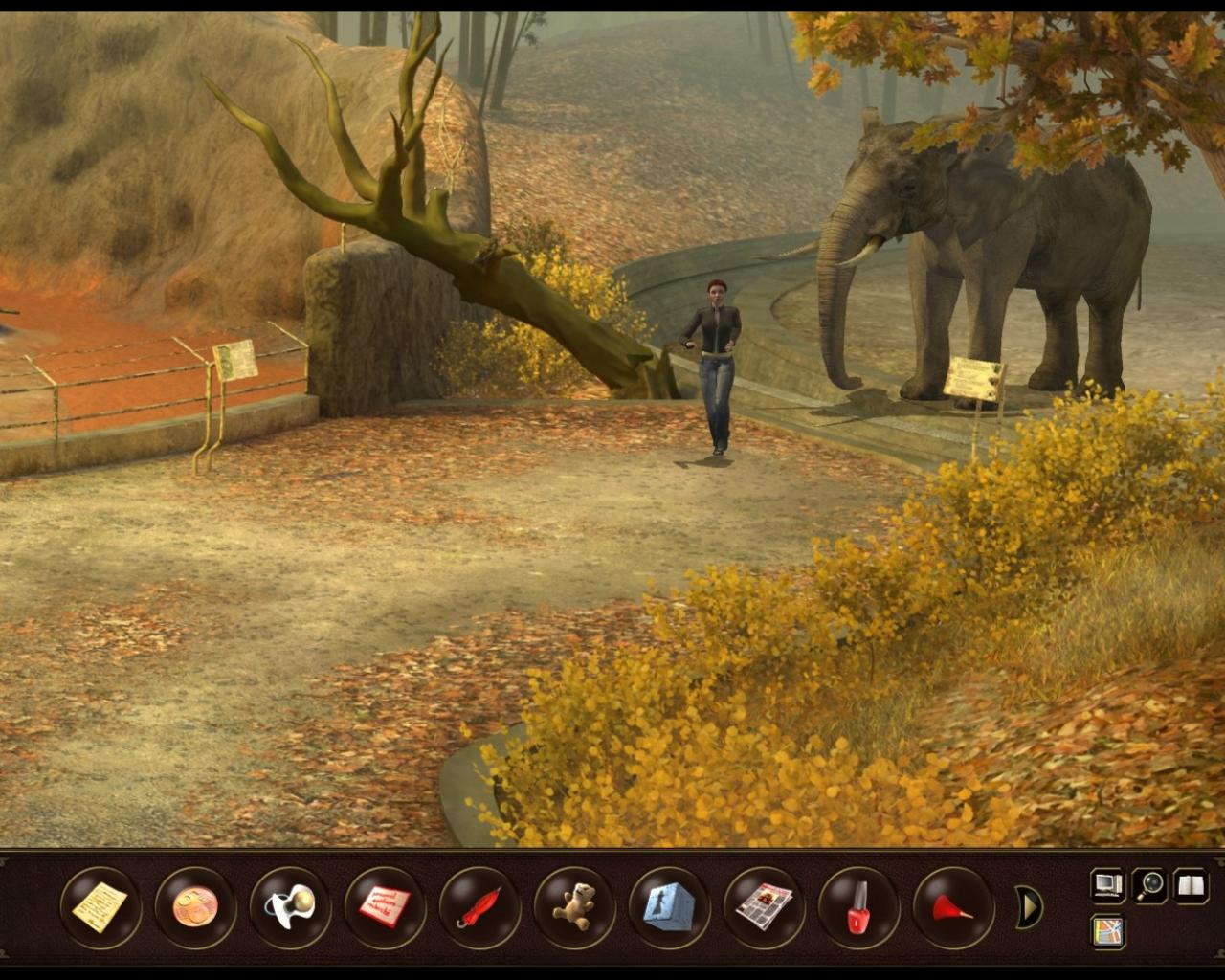The image size is (1225, 980).
Task: Select the red nail polish bottle
Action: tap(857, 904)
